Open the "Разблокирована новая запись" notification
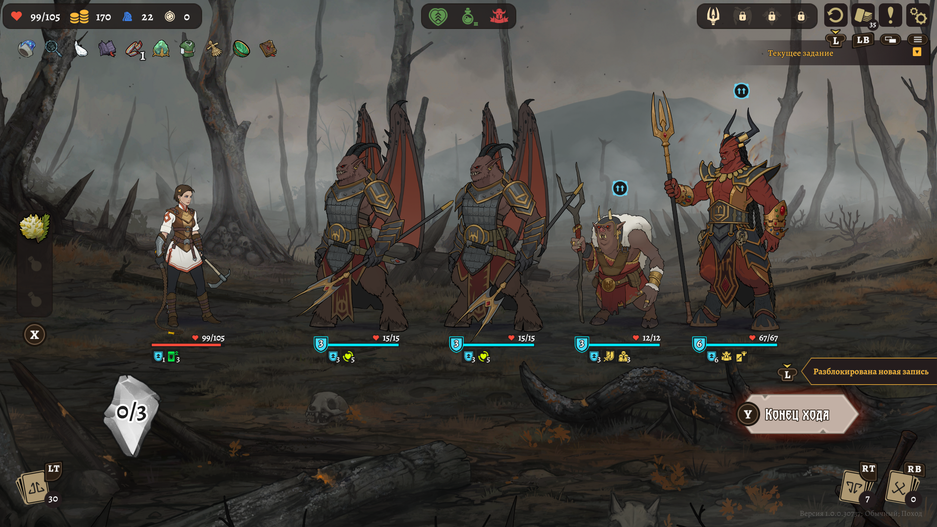Viewport: 937px width, 527px height. (x=865, y=372)
